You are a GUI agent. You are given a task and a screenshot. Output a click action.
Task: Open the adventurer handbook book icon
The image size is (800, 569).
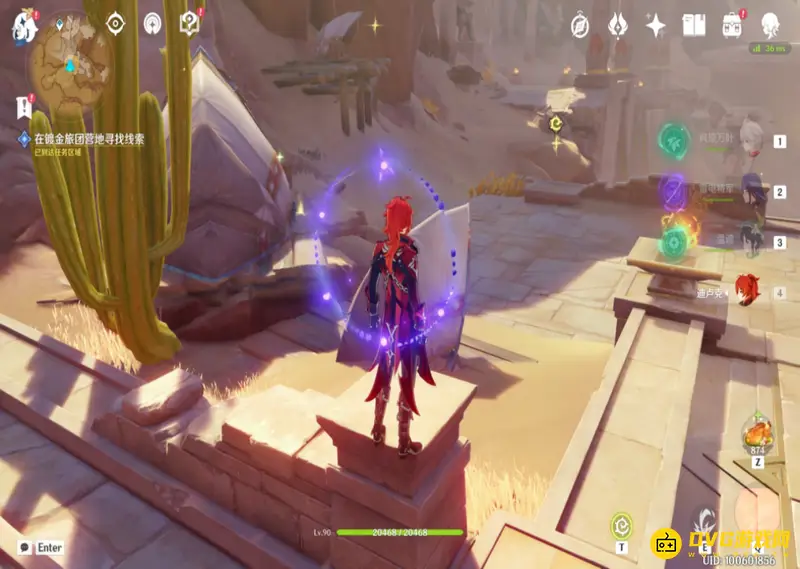(694, 25)
